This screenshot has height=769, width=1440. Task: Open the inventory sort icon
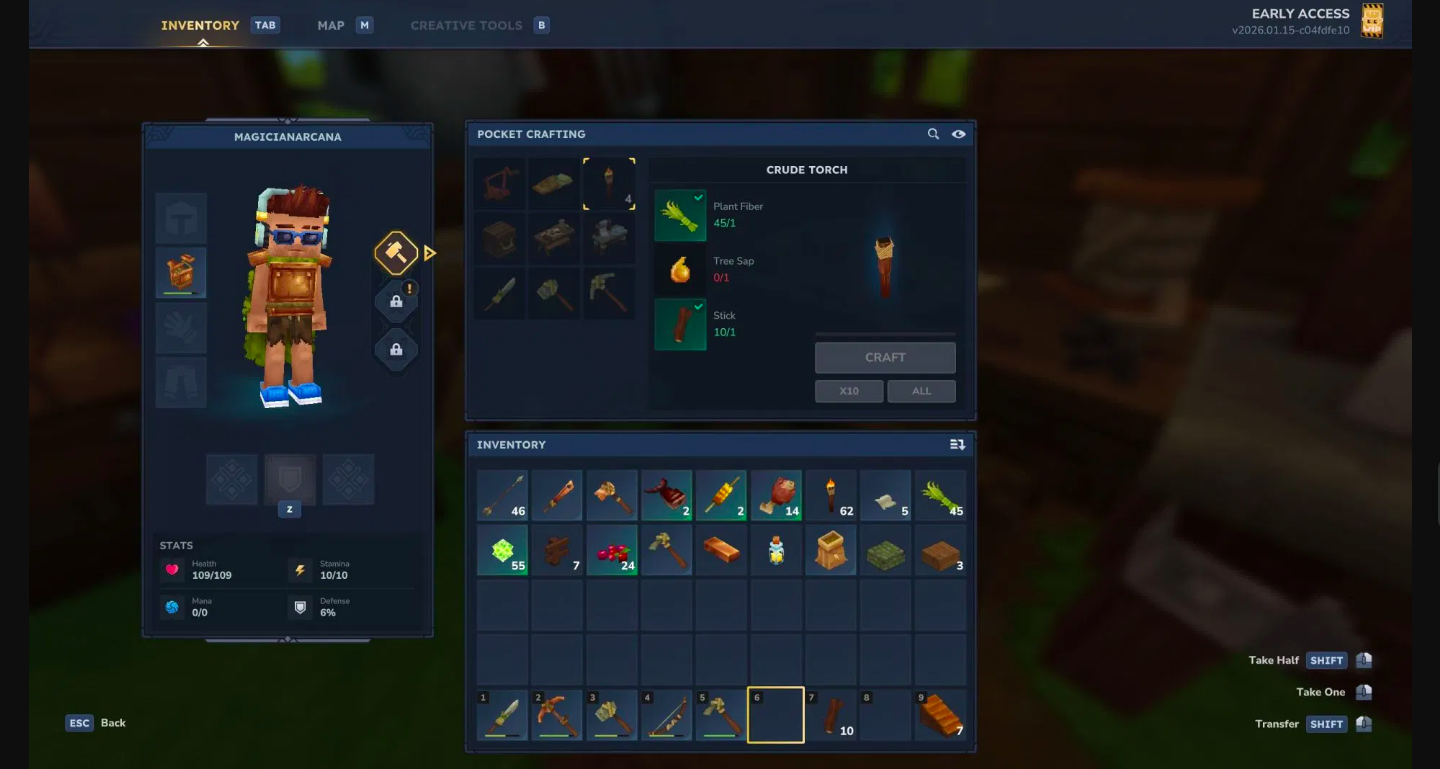coord(958,444)
